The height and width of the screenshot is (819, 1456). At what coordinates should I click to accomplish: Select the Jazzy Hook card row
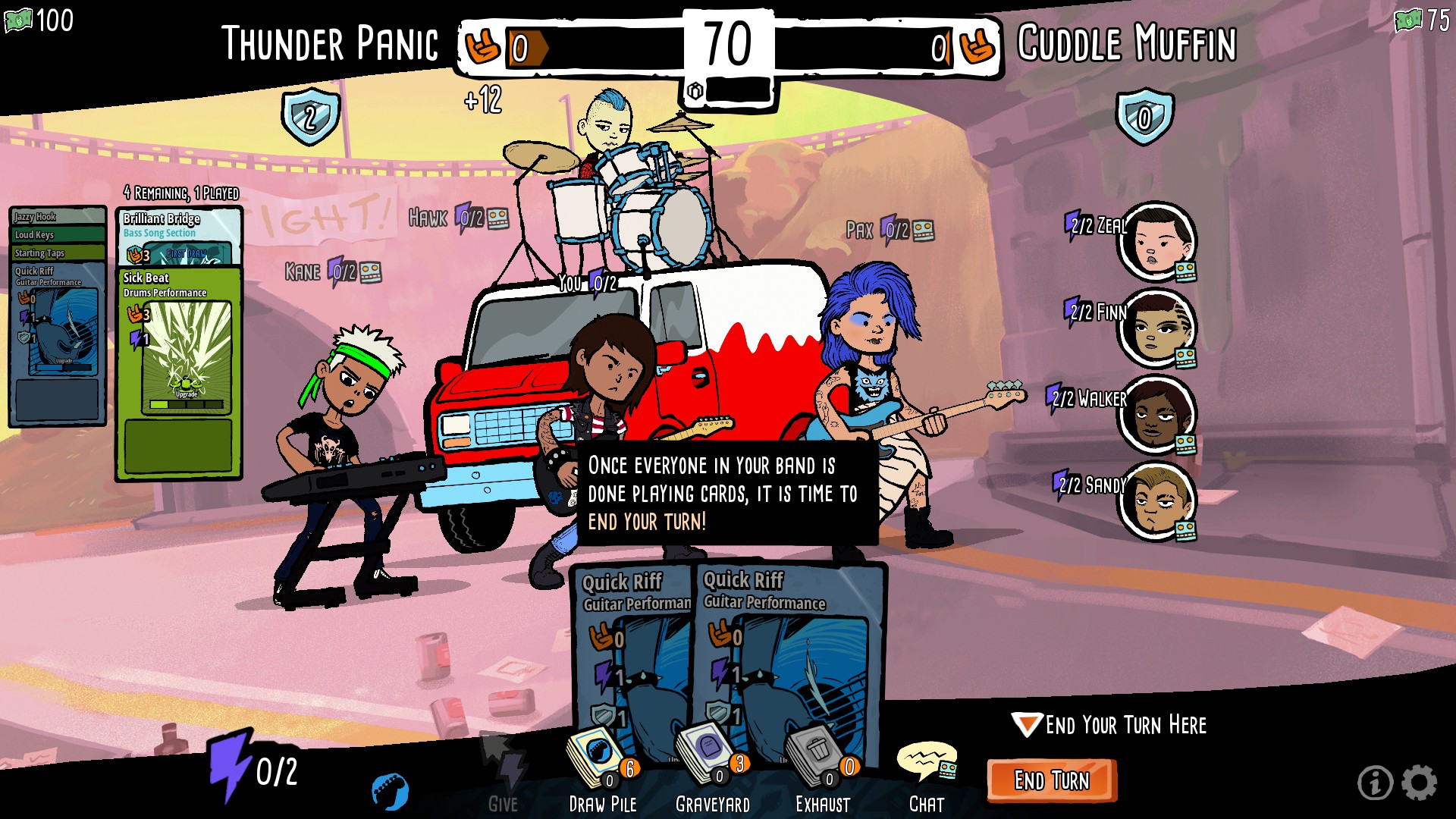coord(57,217)
